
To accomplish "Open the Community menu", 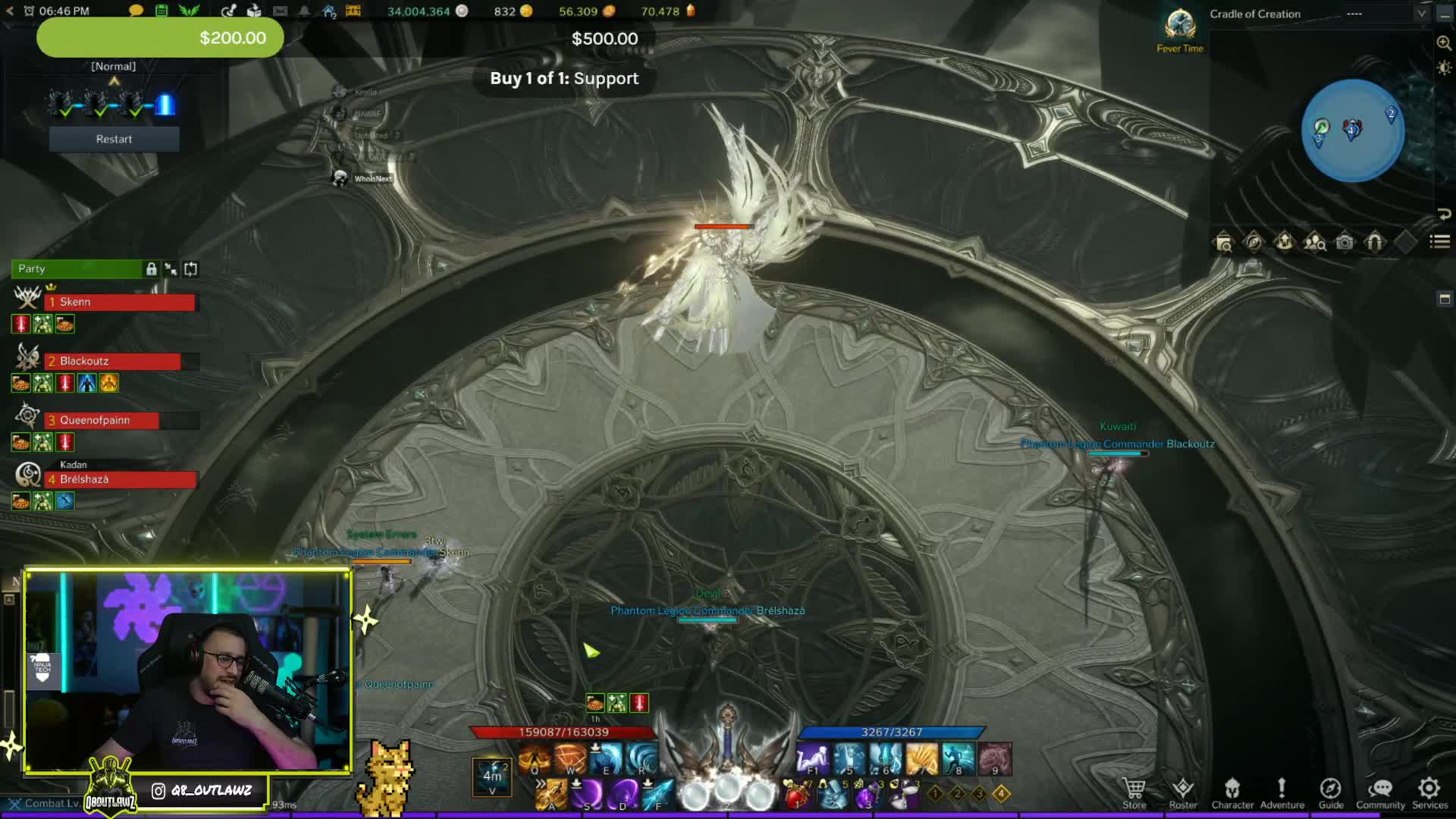I will point(1380,792).
